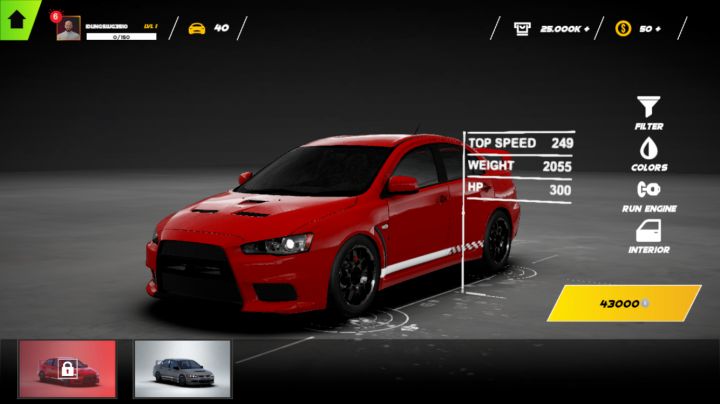720x404 pixels.
Task: Buy the car for 43000
Action: [624, 303]
